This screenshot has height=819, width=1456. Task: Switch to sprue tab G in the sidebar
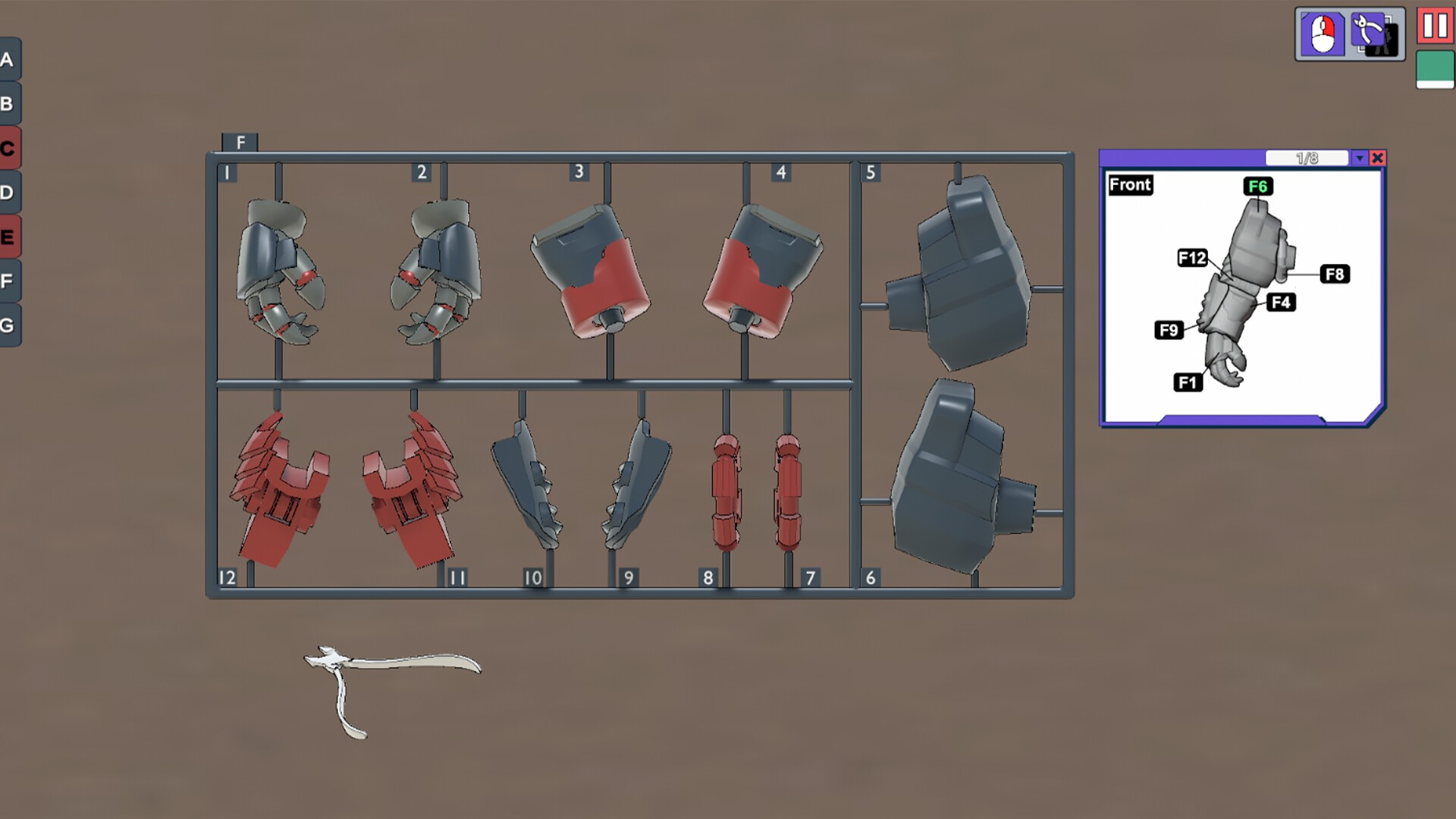(8, 325)
